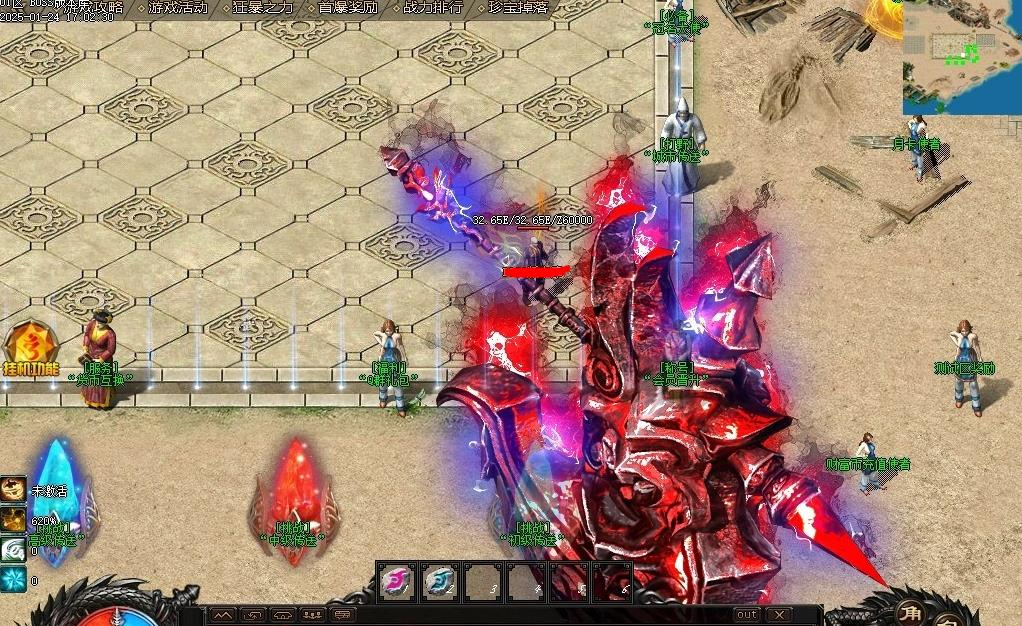Click the 未激活 buff icon on the left

coord(13,490)
